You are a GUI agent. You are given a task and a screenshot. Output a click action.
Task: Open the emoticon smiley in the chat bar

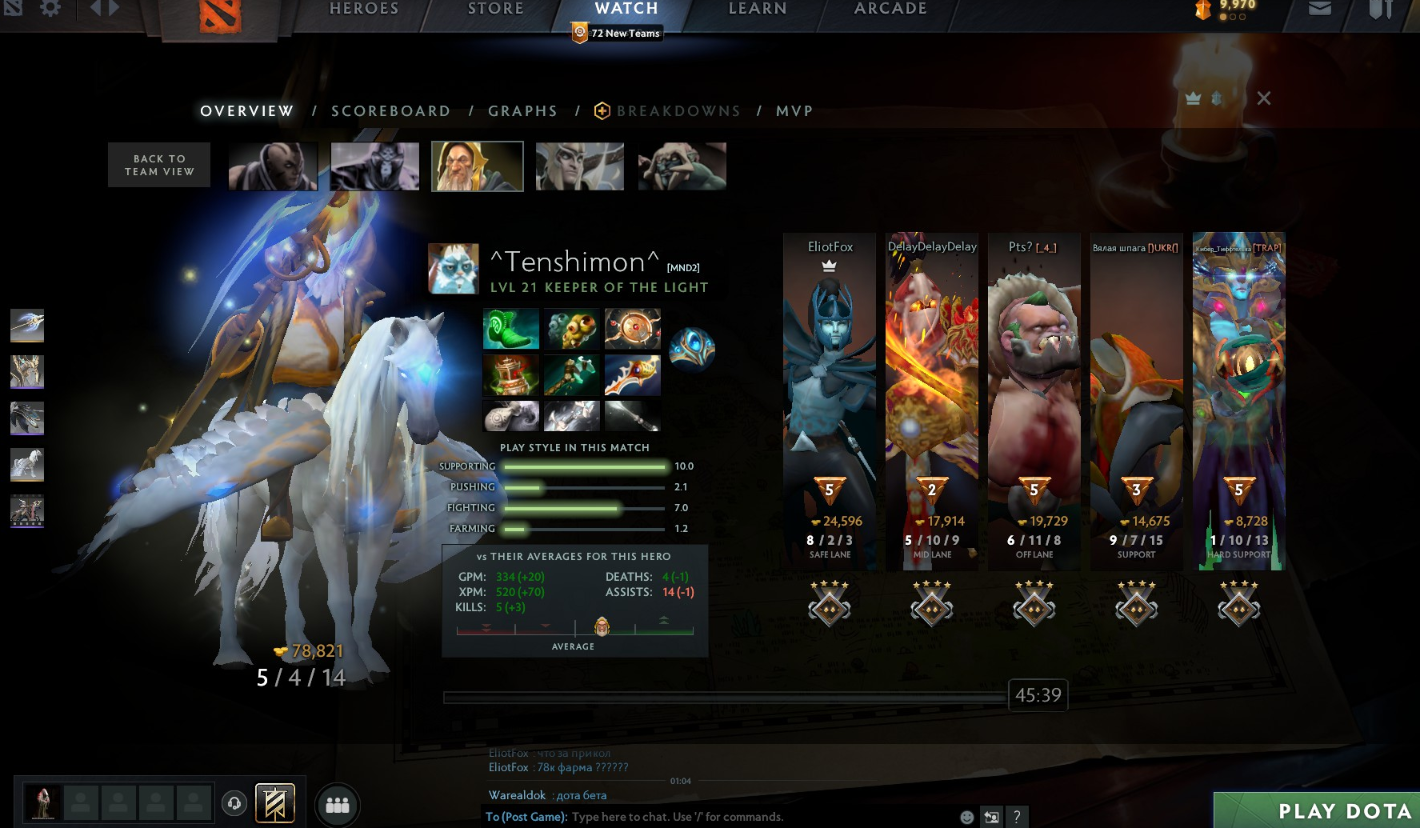[x=966, y=816]
